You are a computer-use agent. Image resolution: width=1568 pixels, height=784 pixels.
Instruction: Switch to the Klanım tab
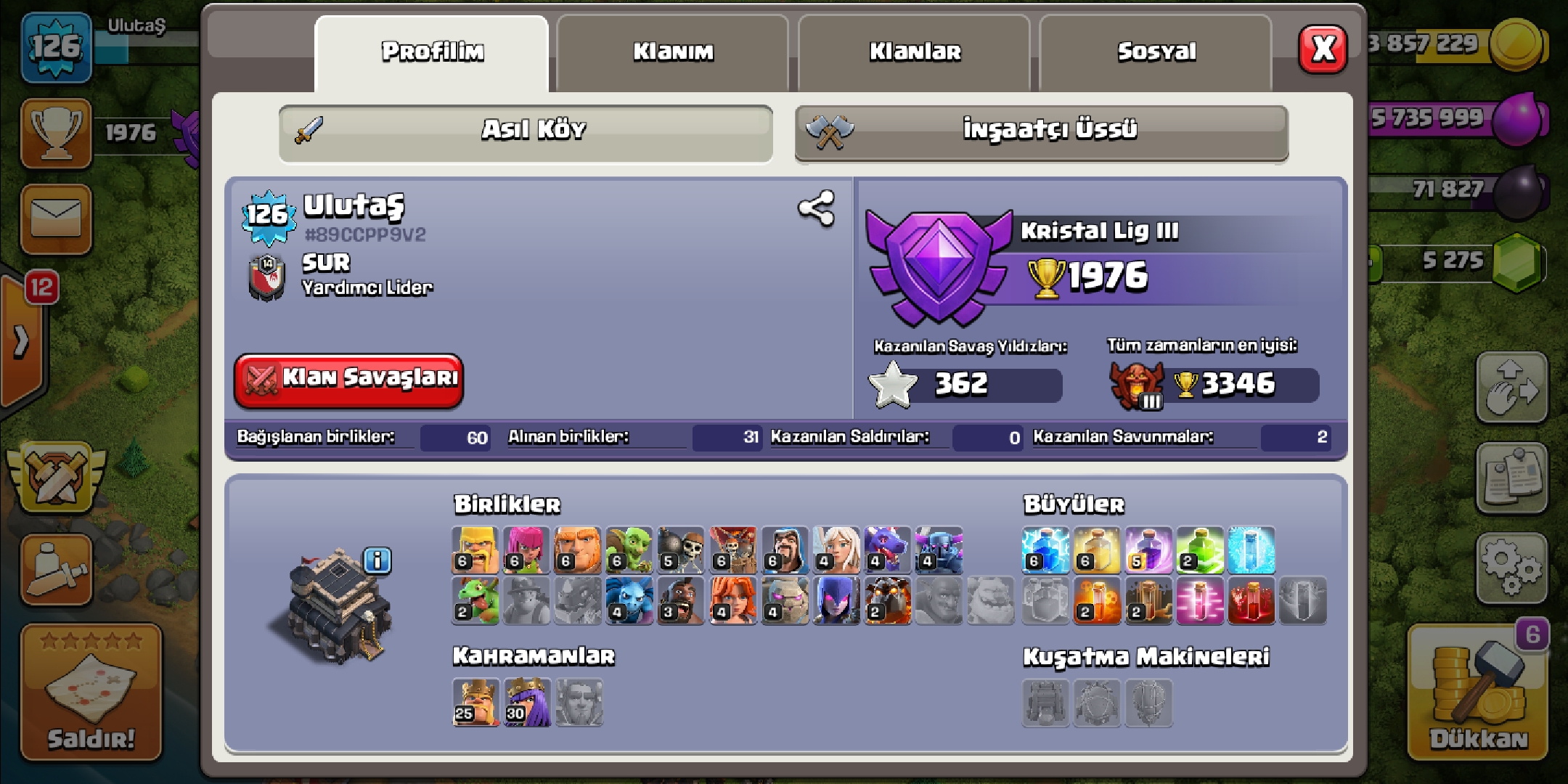pyautogui.click(x=672, y=52)
